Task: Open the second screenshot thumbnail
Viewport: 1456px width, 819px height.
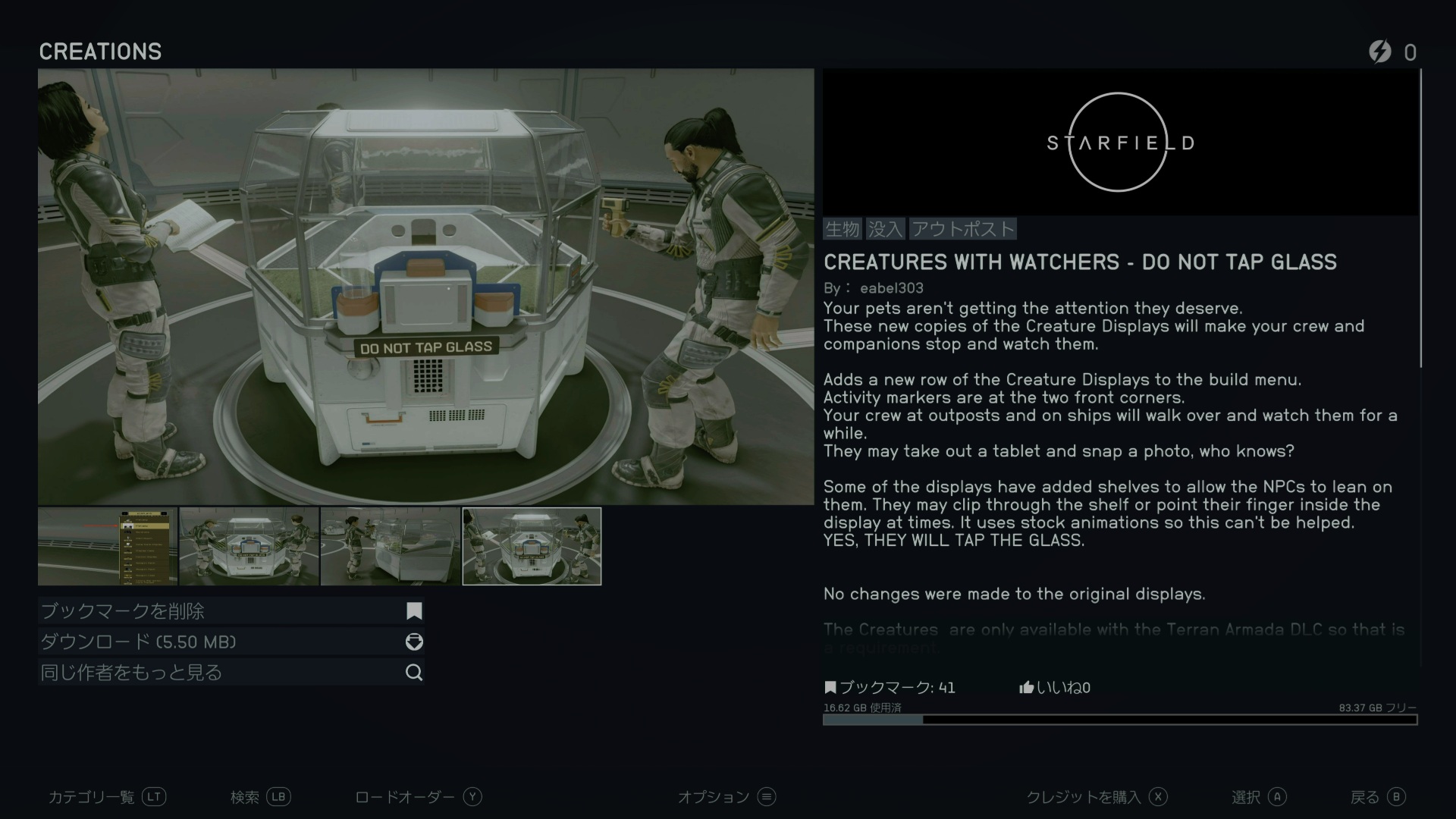Action: coord(249,546)
